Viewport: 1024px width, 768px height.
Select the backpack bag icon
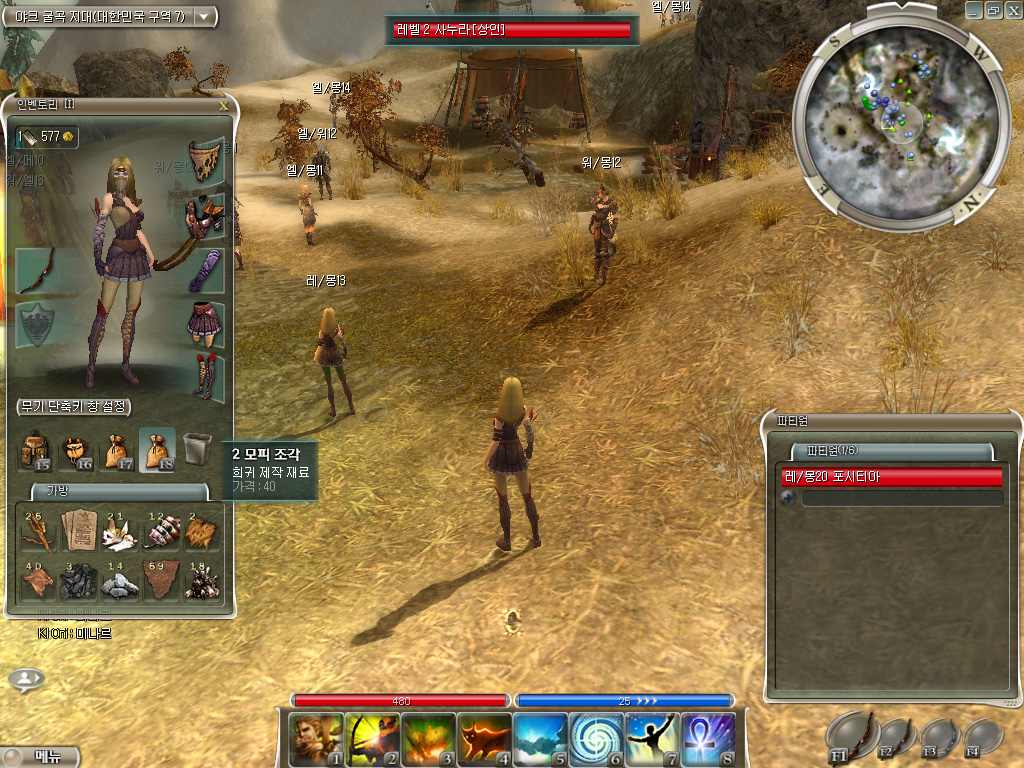(x=35, y=450)
